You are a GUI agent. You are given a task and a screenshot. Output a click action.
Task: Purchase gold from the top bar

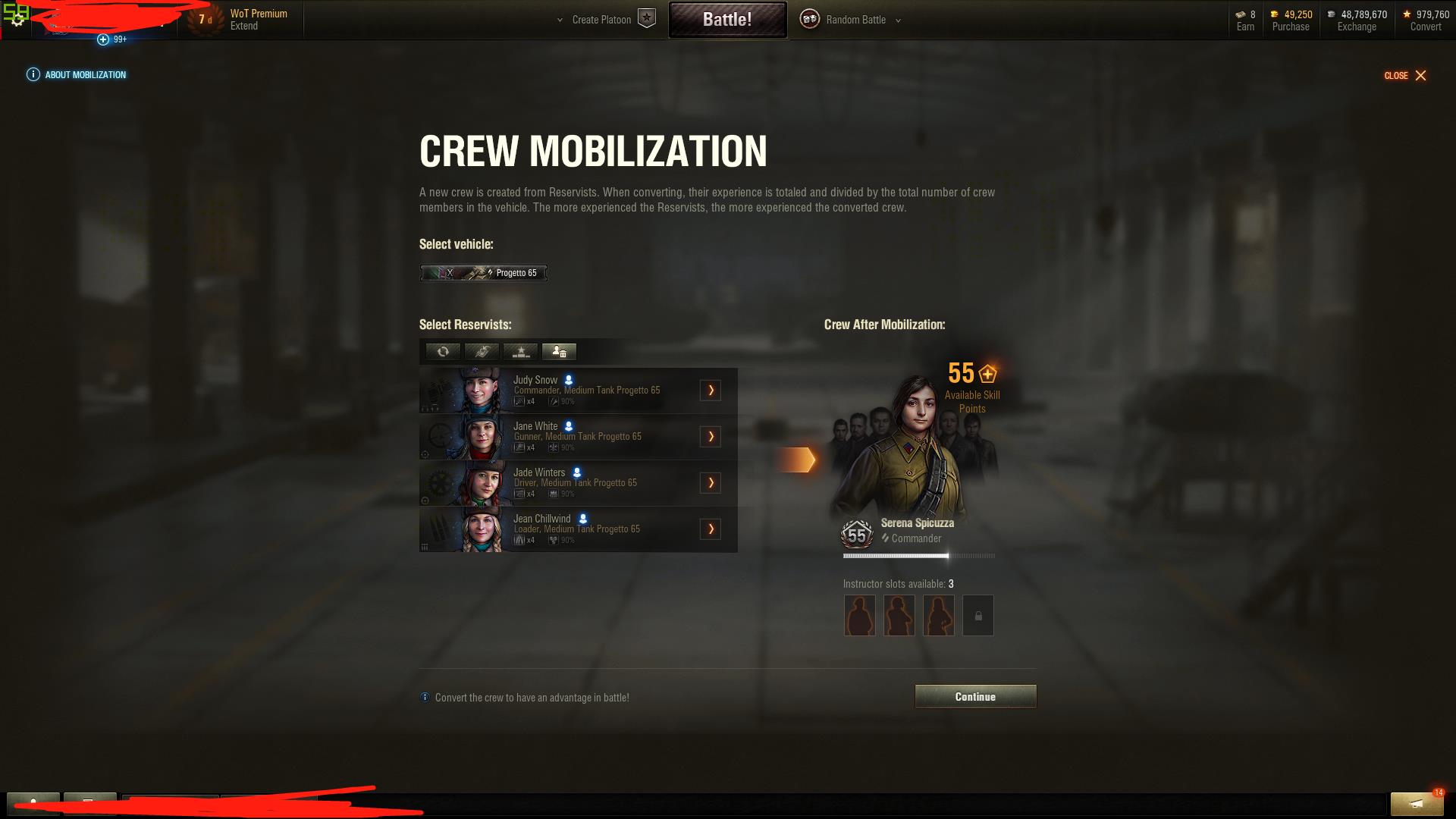[x=1291, y=27]
